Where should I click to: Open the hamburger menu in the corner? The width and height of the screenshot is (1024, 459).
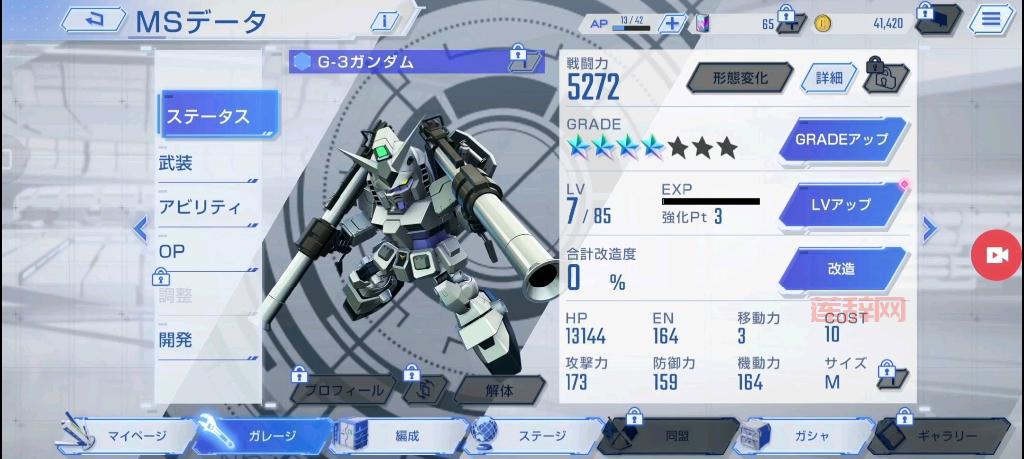tap(990, 19)
